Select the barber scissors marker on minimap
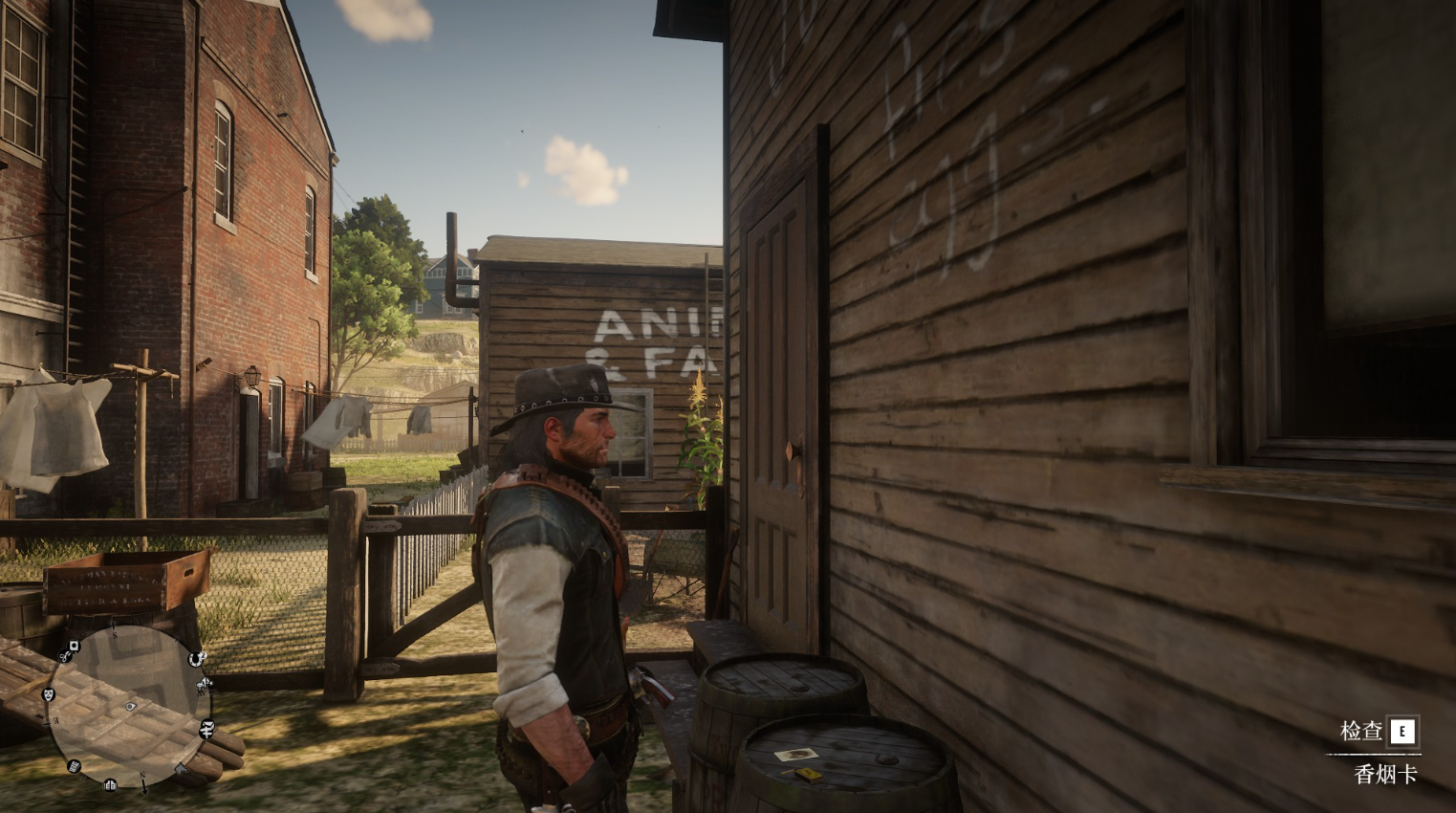The height and width of the screenshot is (813, 1456). point(64,656)
